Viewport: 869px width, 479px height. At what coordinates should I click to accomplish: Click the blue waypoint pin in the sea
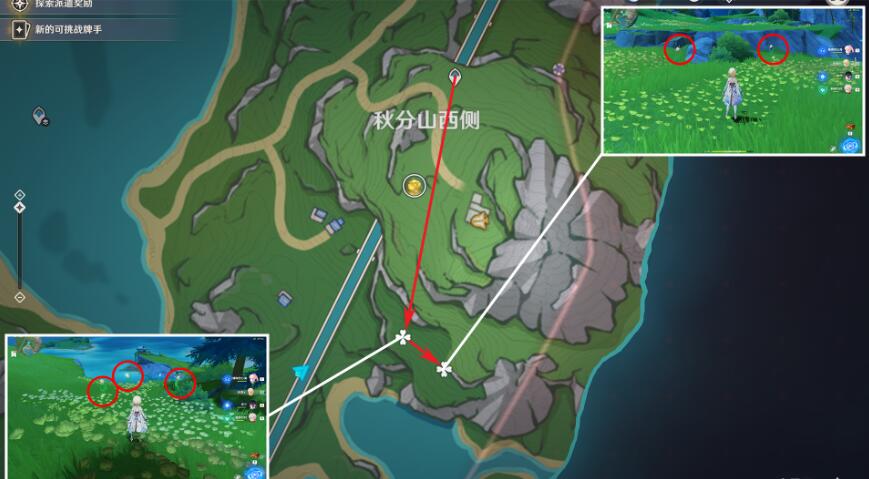pyautogui.click(x=41, y=117)
